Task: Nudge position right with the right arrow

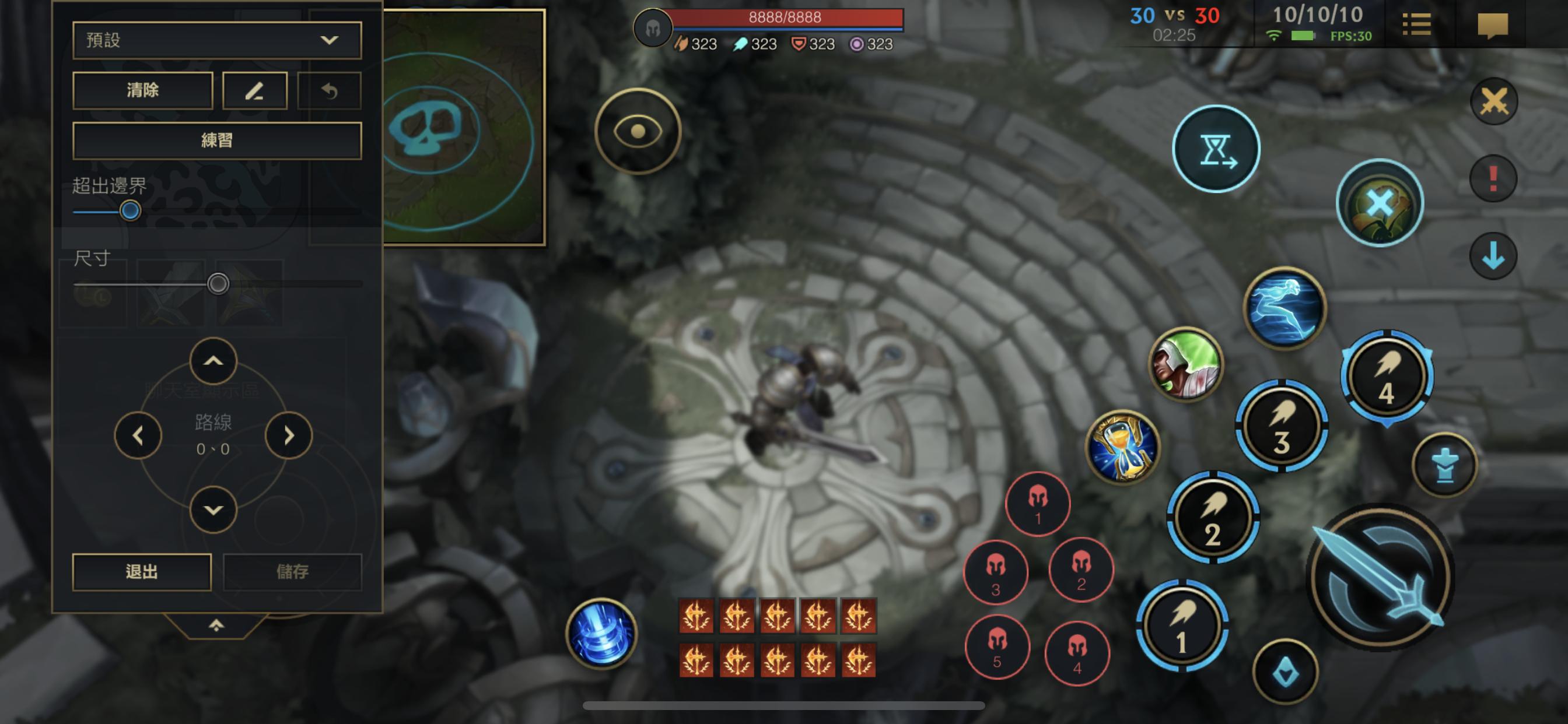Action: (x=289, y=435)
